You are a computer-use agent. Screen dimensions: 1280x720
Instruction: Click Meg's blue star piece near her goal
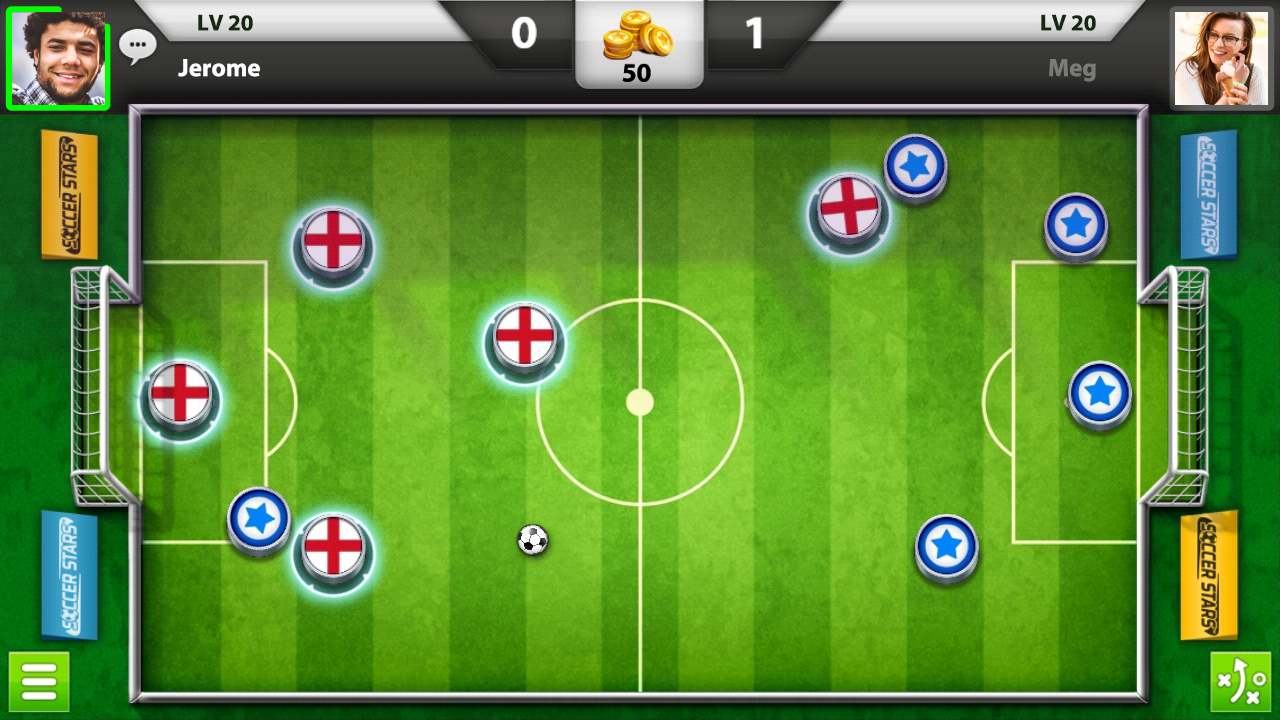pos(1100,392)
